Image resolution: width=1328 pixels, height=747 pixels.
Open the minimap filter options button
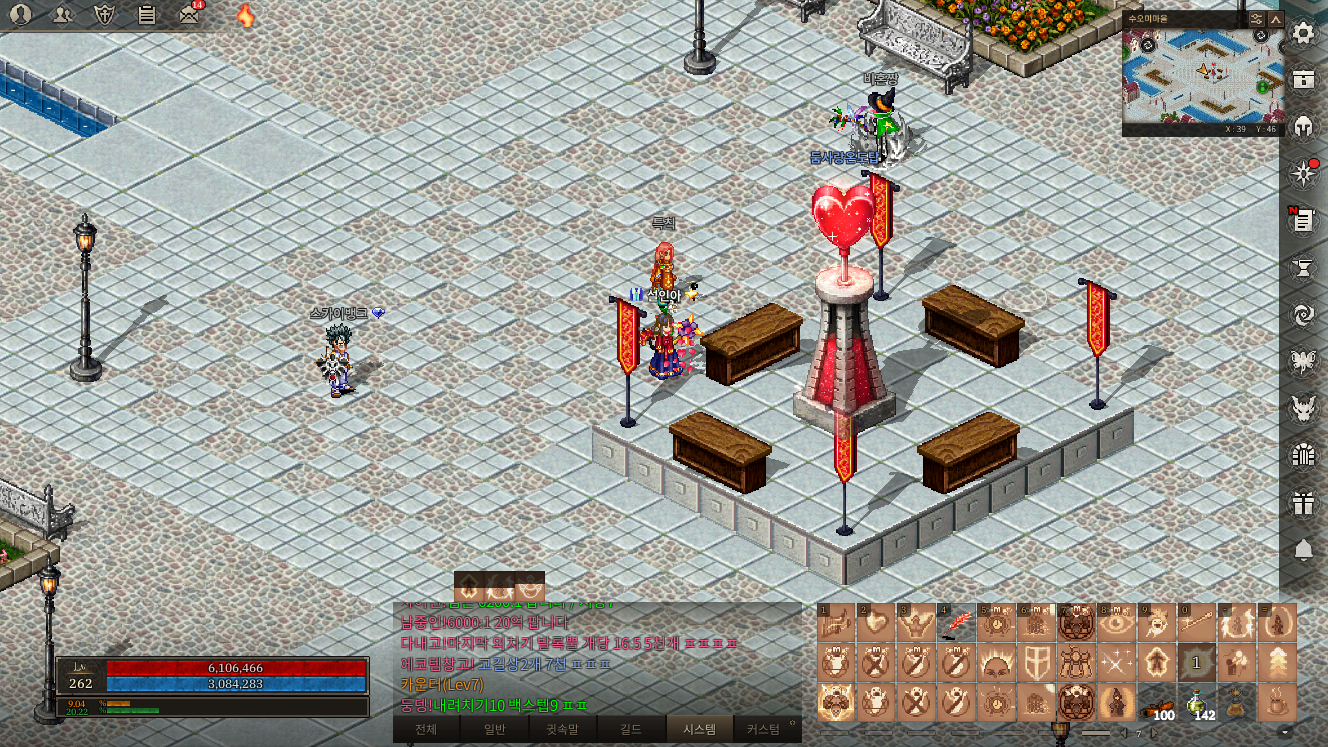[x=1257, y=19]
